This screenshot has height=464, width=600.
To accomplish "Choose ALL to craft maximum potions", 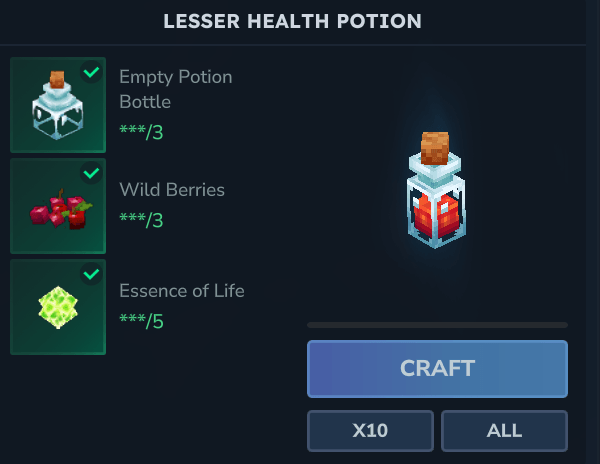I will coord(504,431).
